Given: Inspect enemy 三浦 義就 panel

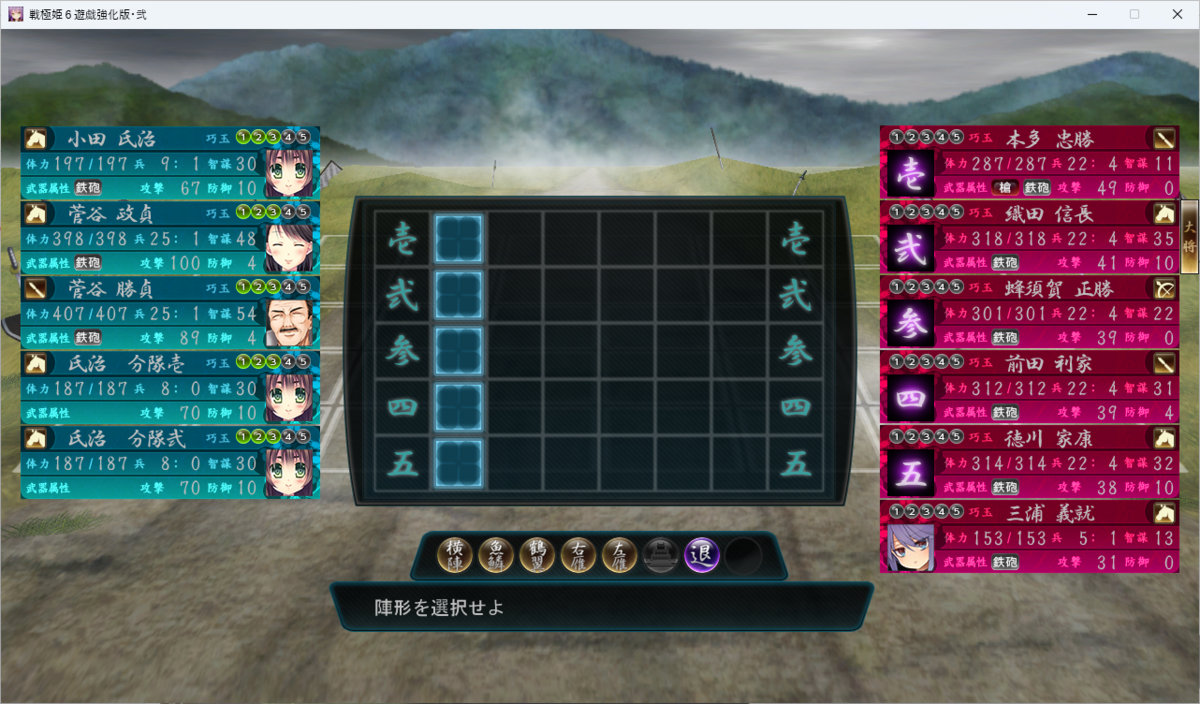Looking at the screenshot, I should (1030, 537).
